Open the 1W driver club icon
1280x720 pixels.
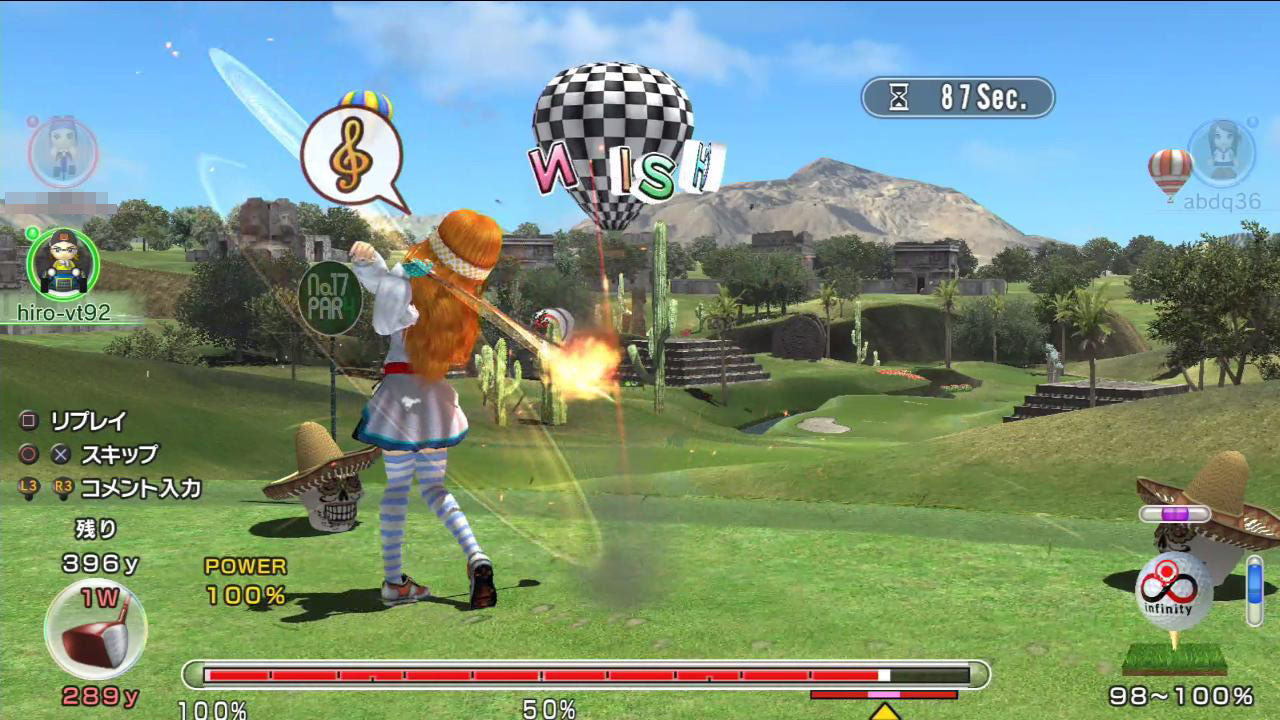(96, 630)
